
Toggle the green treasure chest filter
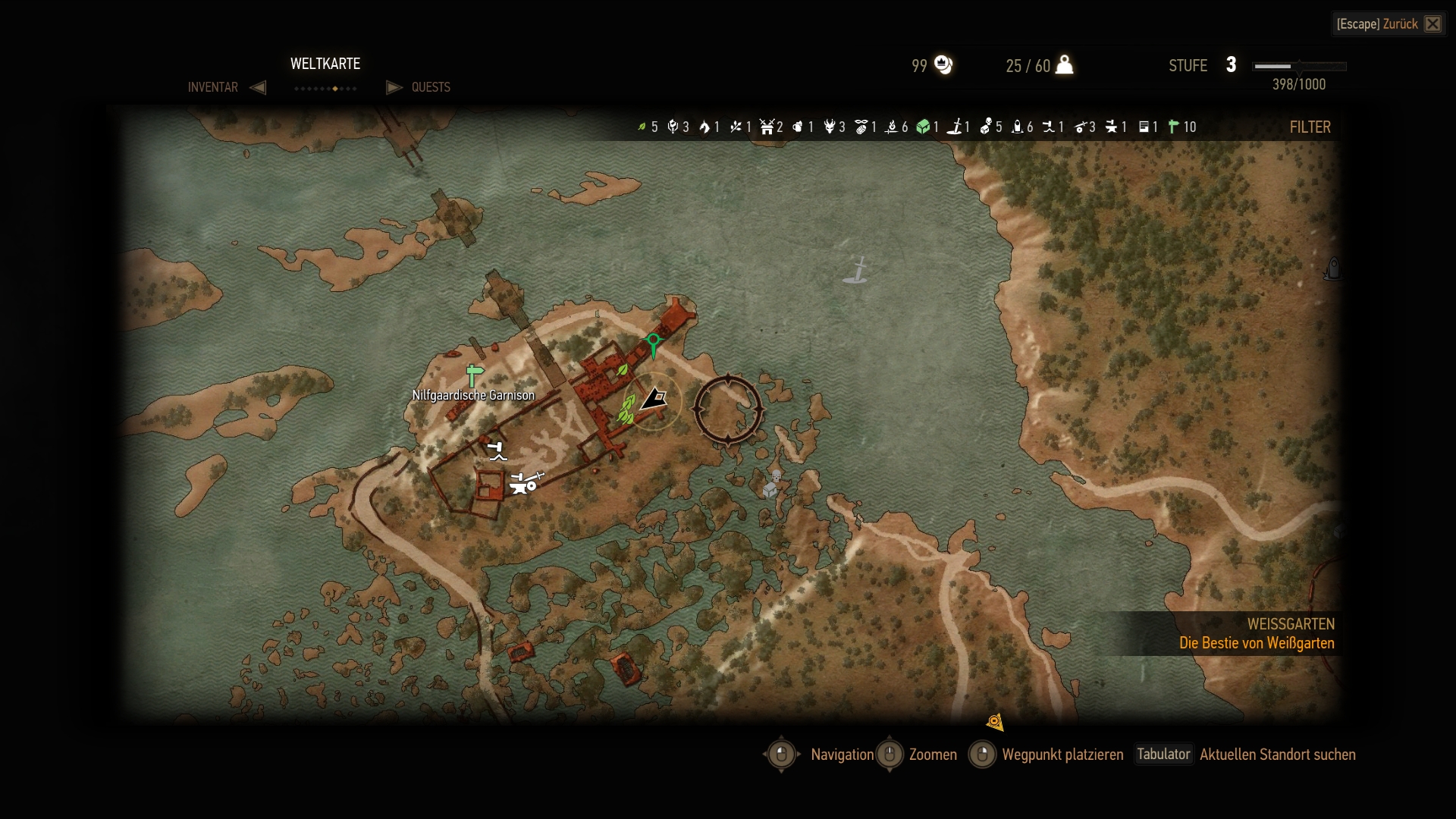pos(923,127)
